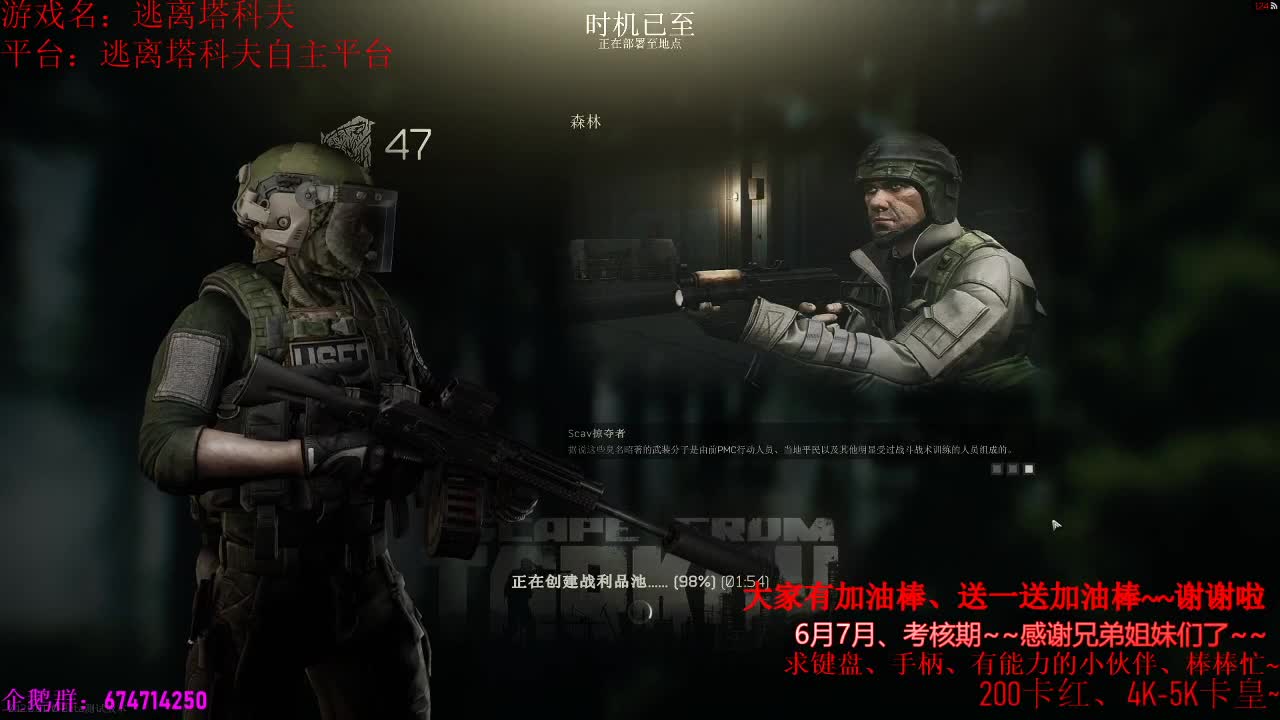Select the 时机已至 header title
This screenshot has height=720, width=1280.
[x=640, y=24]
